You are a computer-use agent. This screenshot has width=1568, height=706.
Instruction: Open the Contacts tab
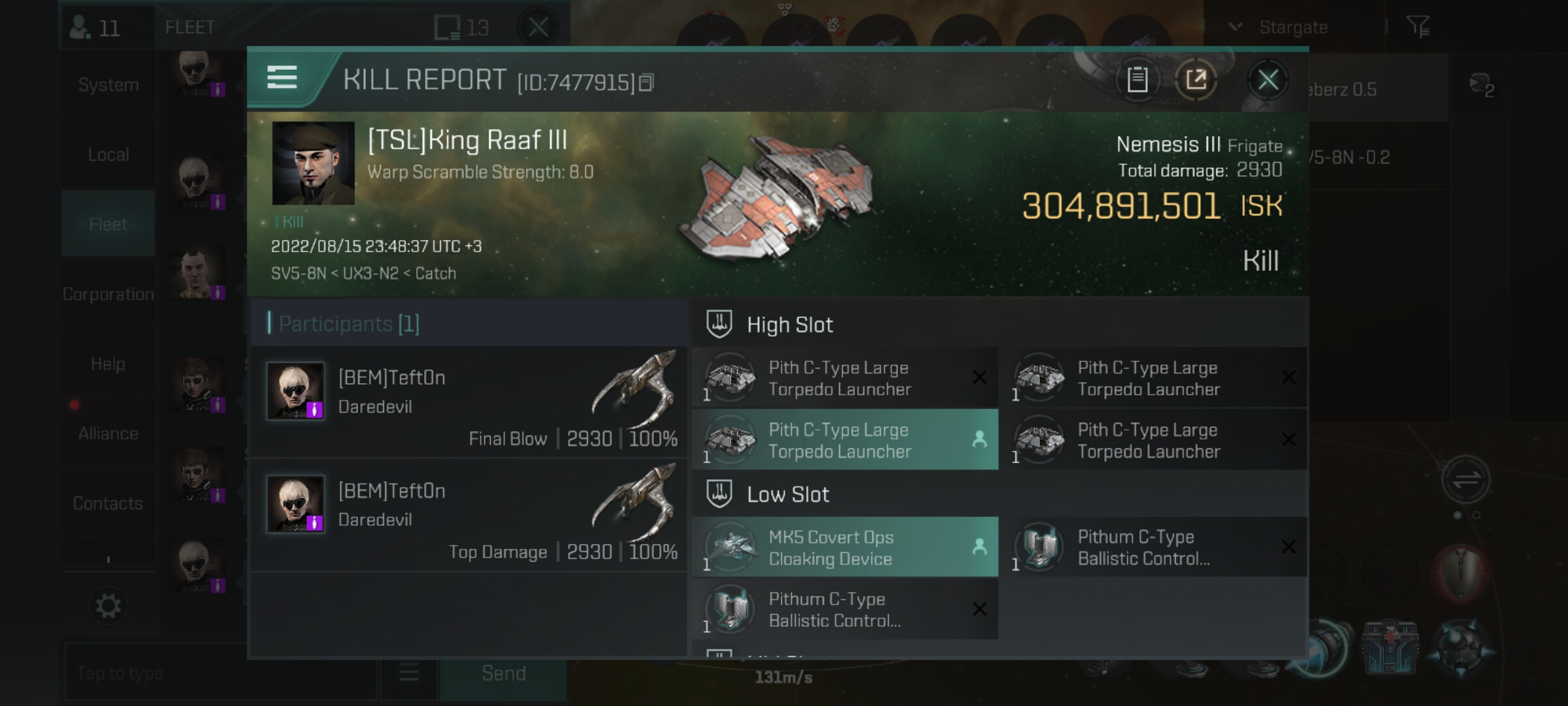coord(108,503)
